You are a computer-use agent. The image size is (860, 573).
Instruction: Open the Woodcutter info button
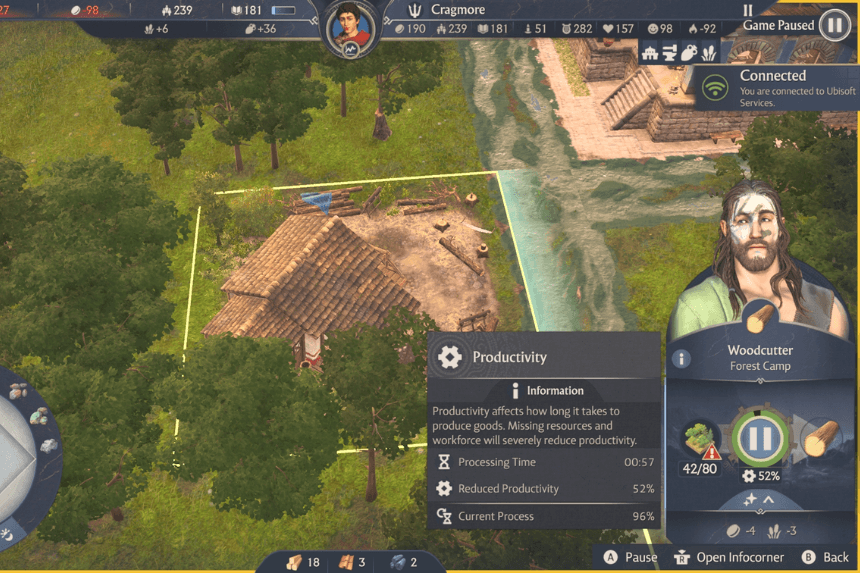682,359
